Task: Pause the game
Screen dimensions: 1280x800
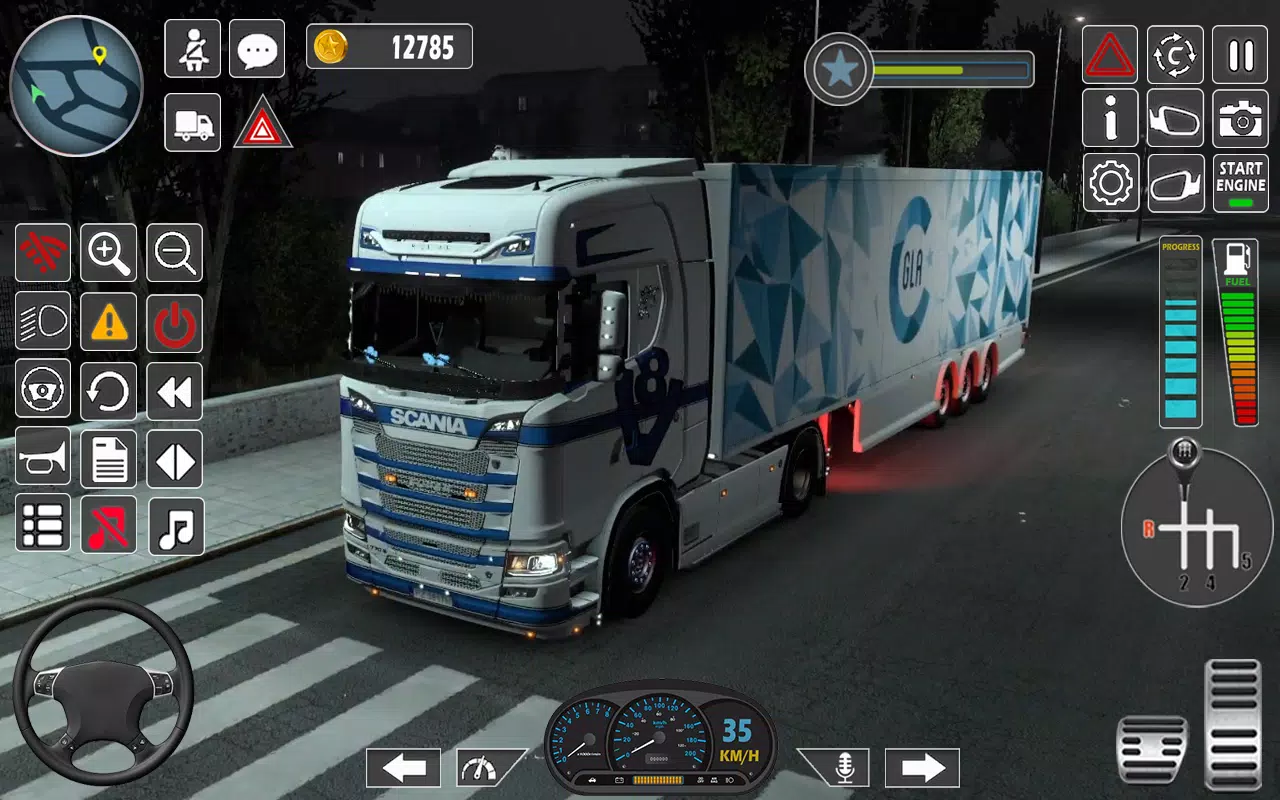Action: coord(1240,55)
